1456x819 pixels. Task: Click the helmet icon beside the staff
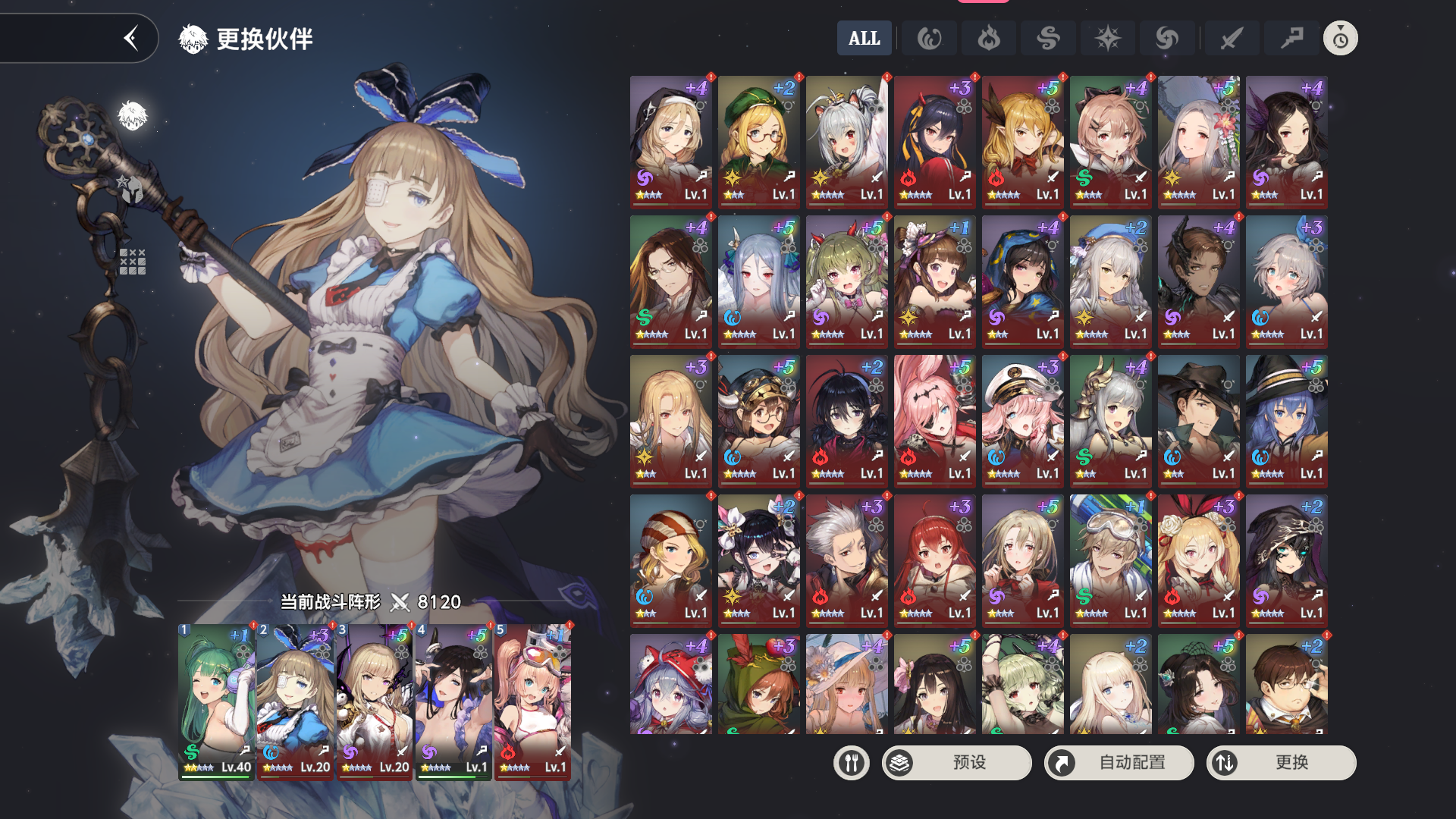132,190
